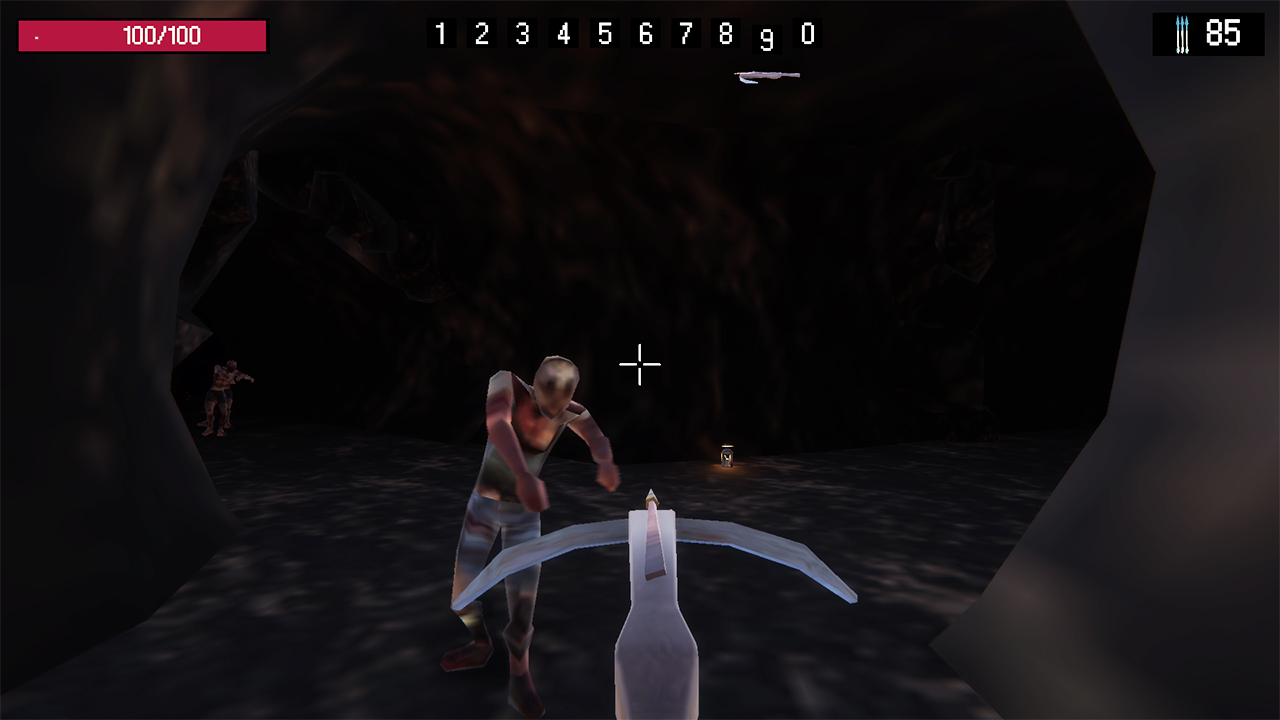The image size is (1280, 720).
Task: Select weapon slot 8 in the hotbar
Action: pyautogui.click(x=726, y=33)
